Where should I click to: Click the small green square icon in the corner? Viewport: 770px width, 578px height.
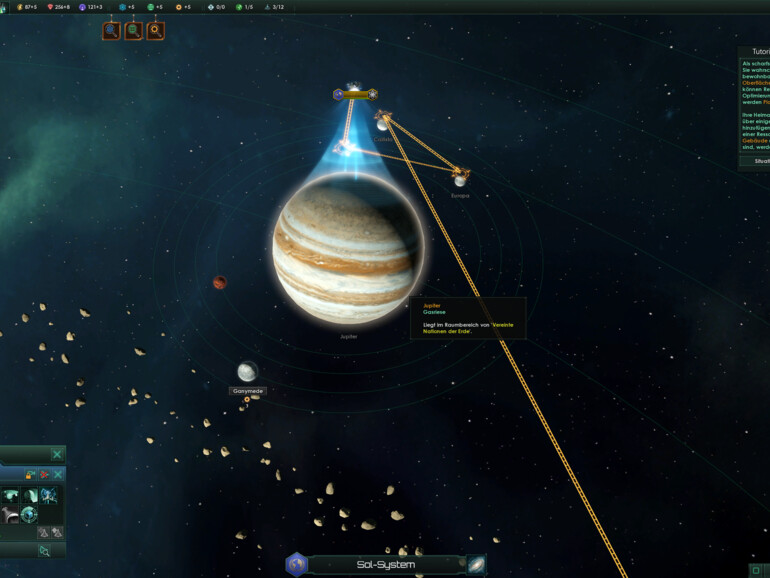[x=755, y=570]
